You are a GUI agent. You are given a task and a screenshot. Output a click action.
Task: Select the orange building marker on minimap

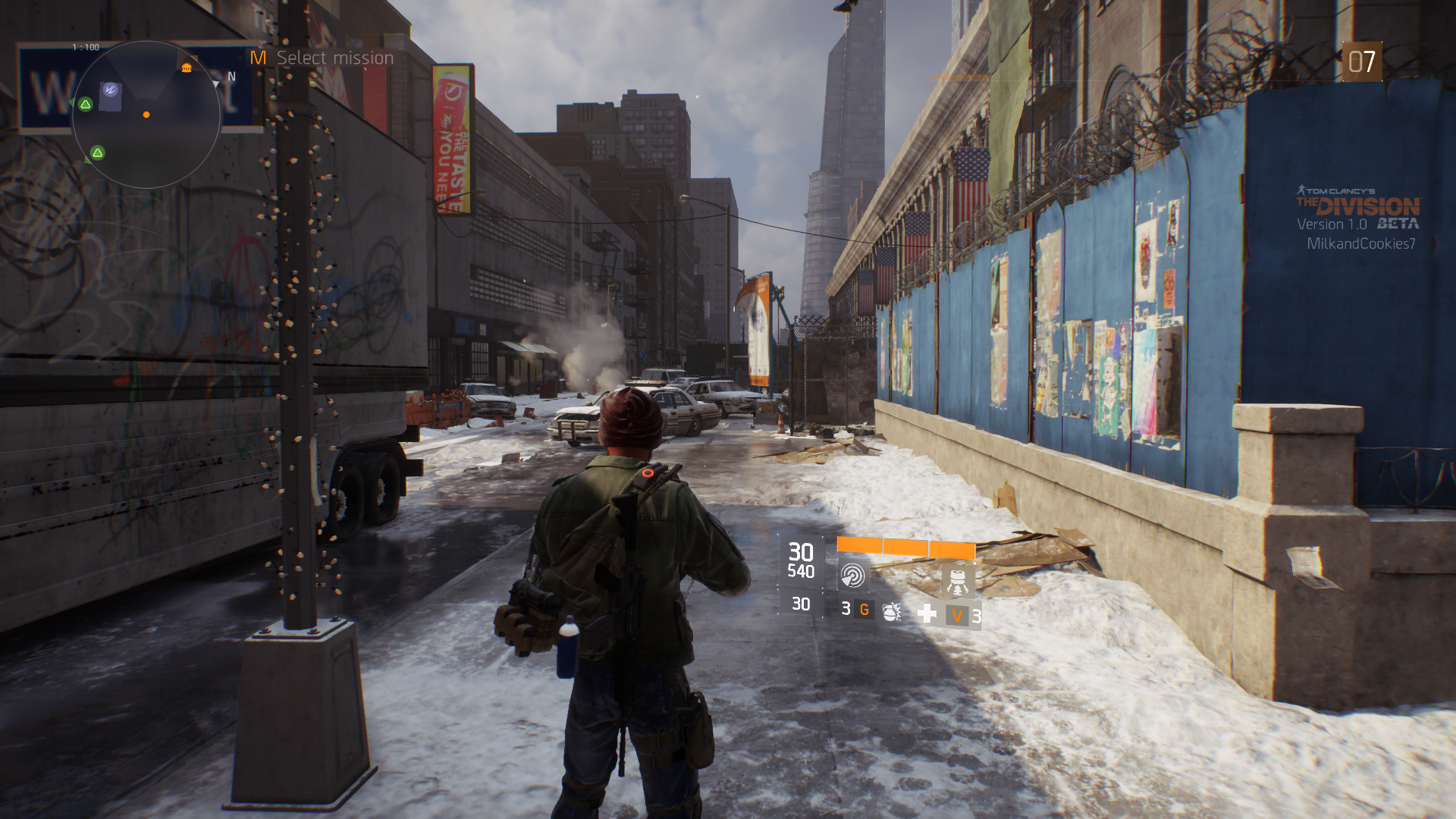click(x=187, y=68)
